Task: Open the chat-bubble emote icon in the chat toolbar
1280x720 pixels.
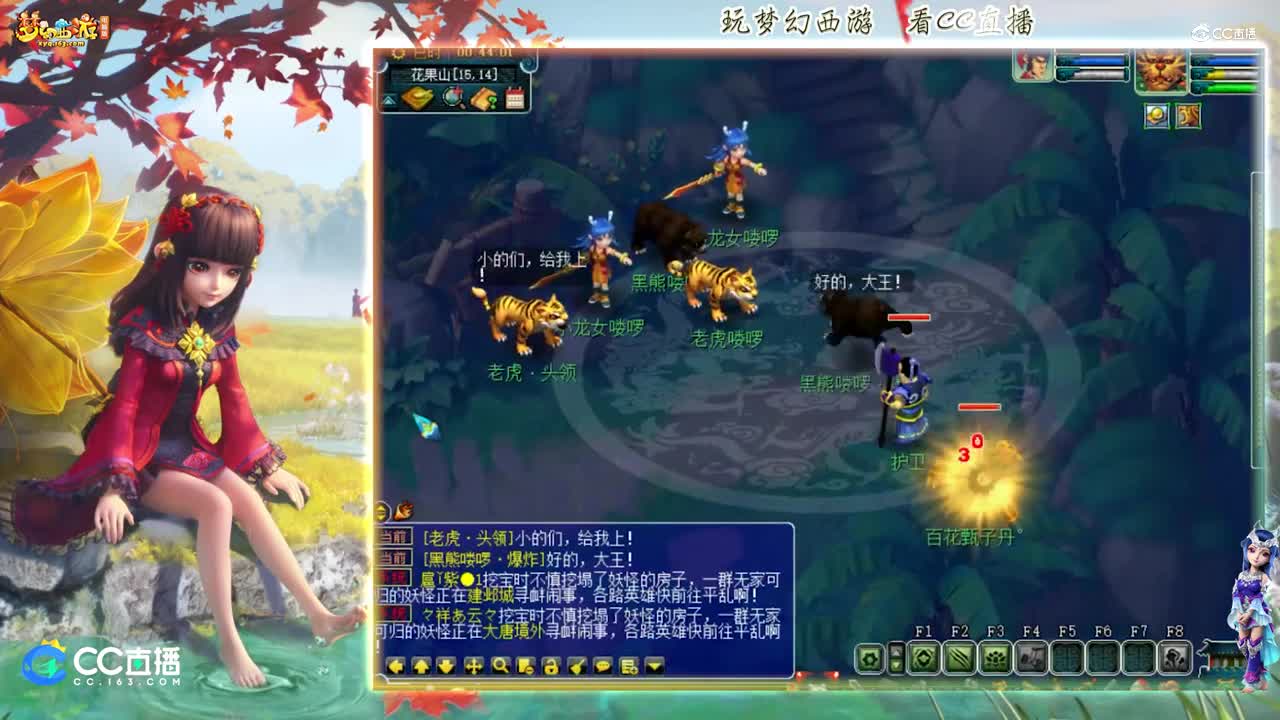Action: pos(605,666)
